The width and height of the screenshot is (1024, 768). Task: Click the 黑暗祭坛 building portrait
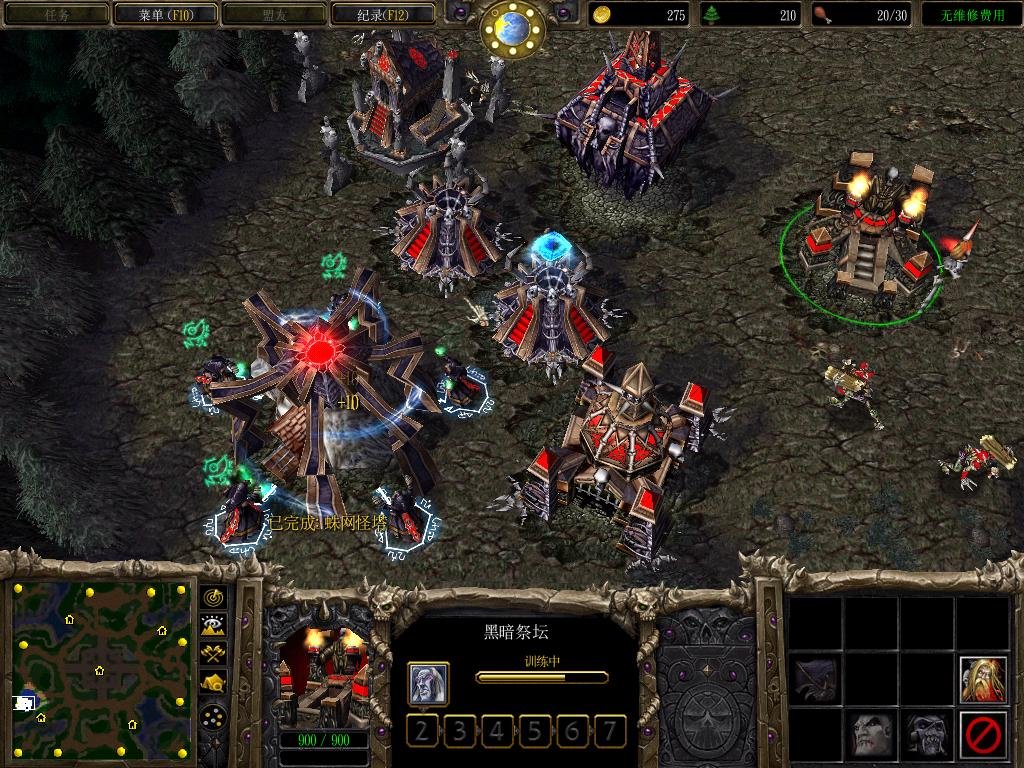[x=322, y=678]
